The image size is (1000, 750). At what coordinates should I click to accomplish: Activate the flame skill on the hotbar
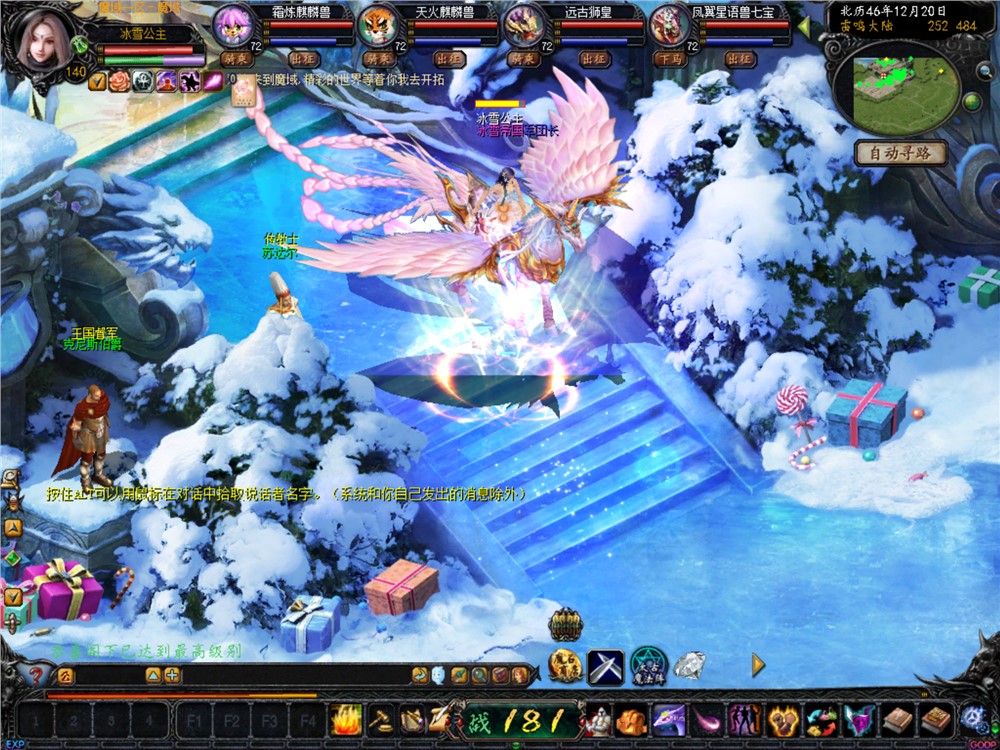coord(345,719)
